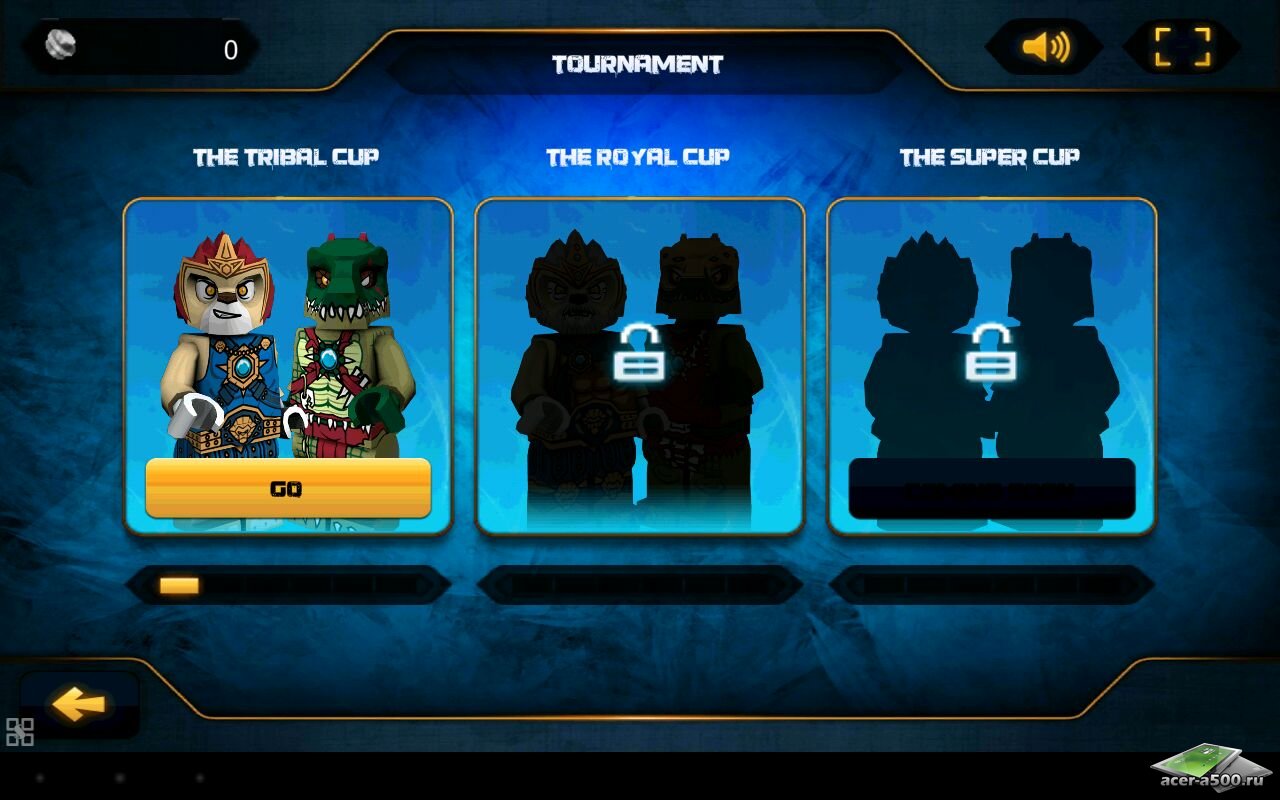Start the Tribal Cup with GO
Image resolution: width=1280 pixels, height=800 pixels.
[x=288, y=489]
